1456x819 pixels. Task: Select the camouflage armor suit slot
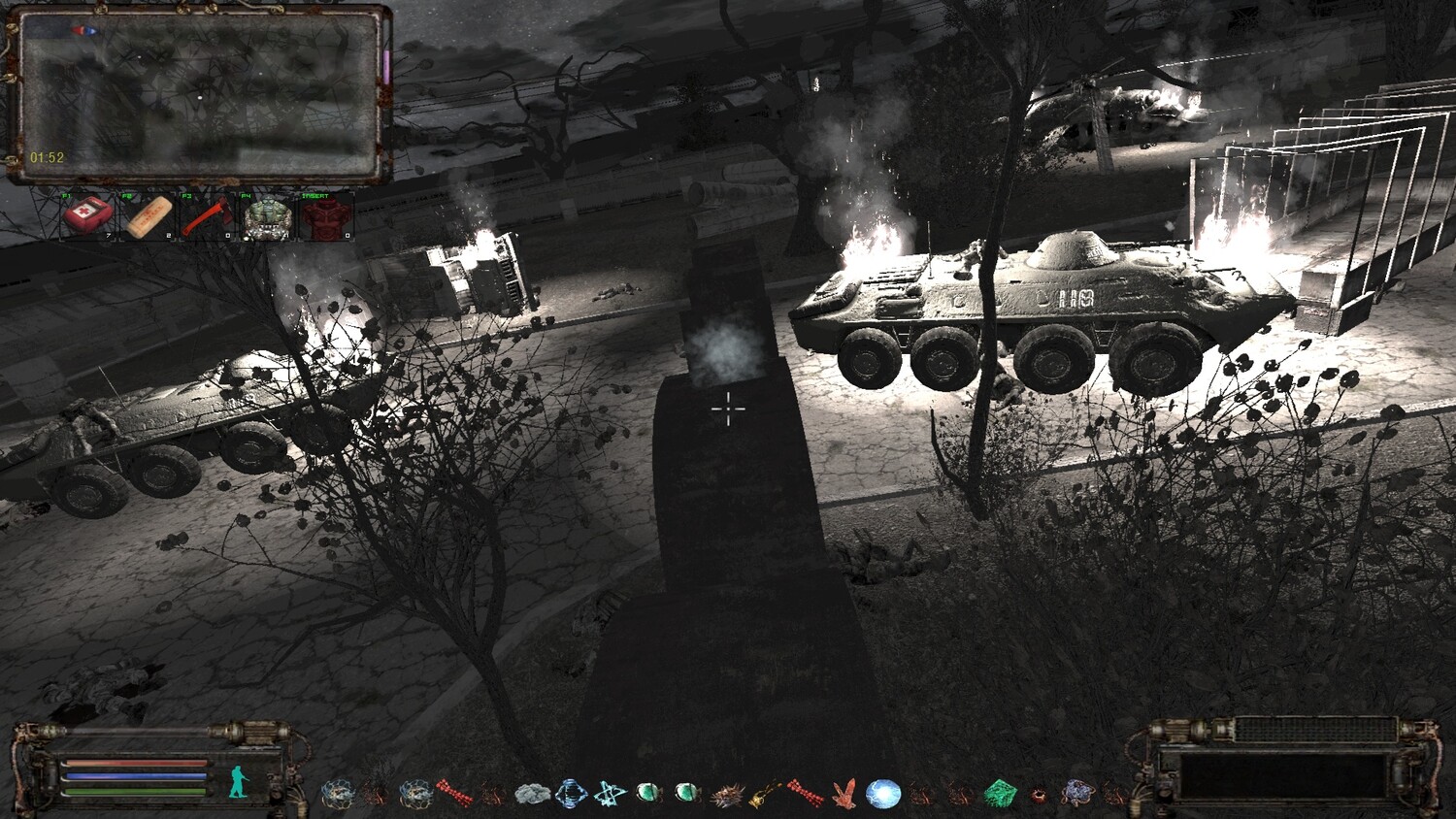pos(267,215)
